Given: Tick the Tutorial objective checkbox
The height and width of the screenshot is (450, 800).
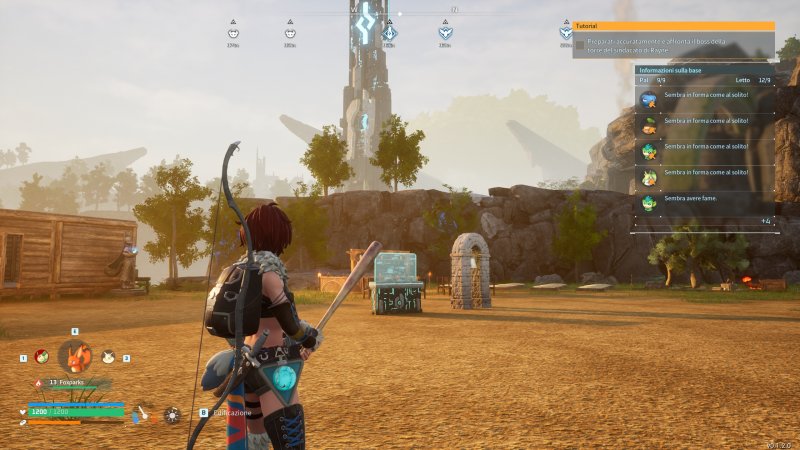Looking at the screenshot, I should (x=579, y=46).
